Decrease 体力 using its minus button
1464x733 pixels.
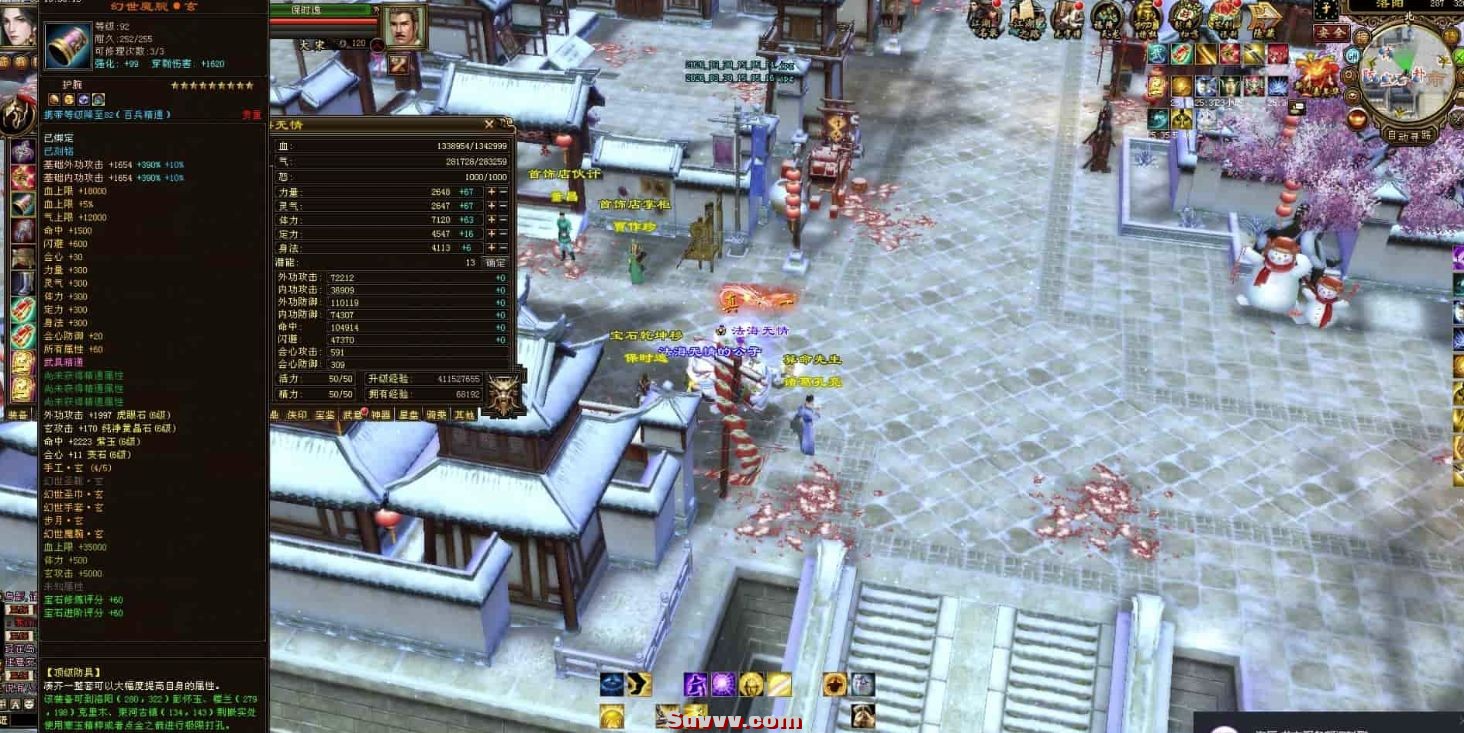pyautogui.click(x=502, y=219)
